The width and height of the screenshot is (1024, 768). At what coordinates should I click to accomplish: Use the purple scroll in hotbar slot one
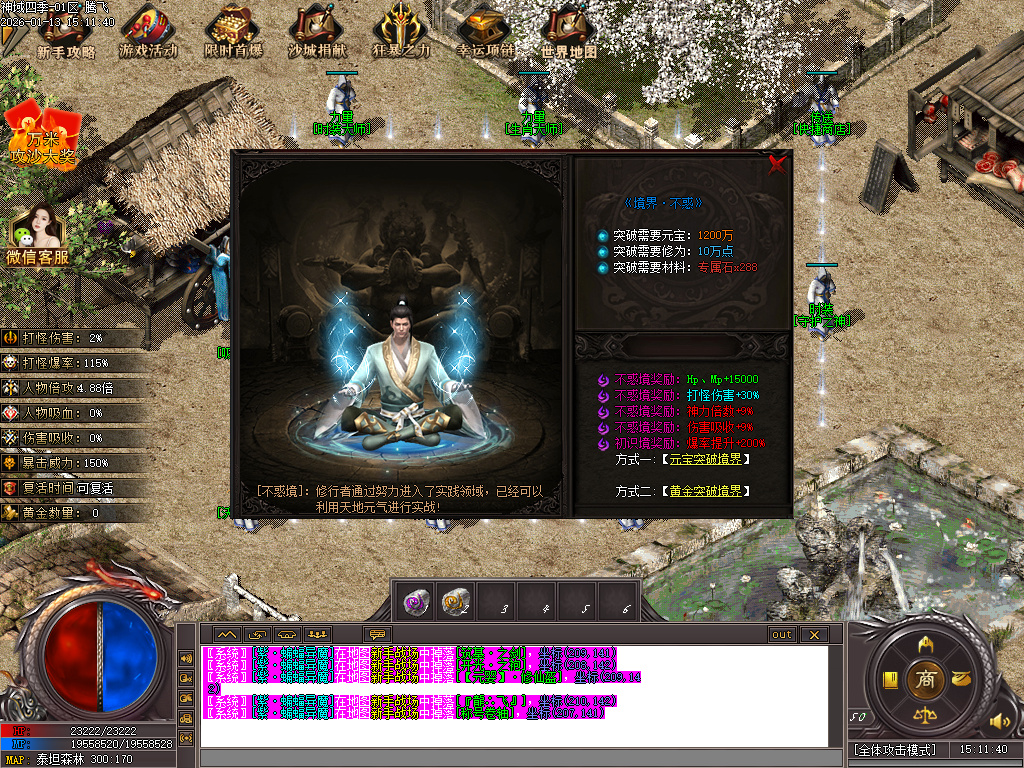(416, 601)
